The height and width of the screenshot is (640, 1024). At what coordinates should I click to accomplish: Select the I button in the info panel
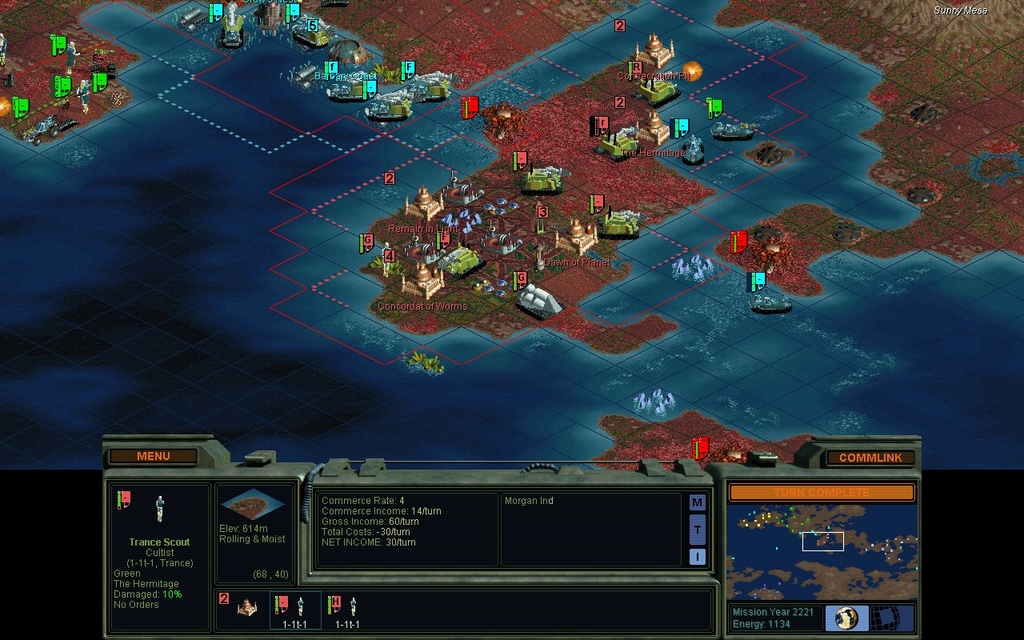(697, 556)
